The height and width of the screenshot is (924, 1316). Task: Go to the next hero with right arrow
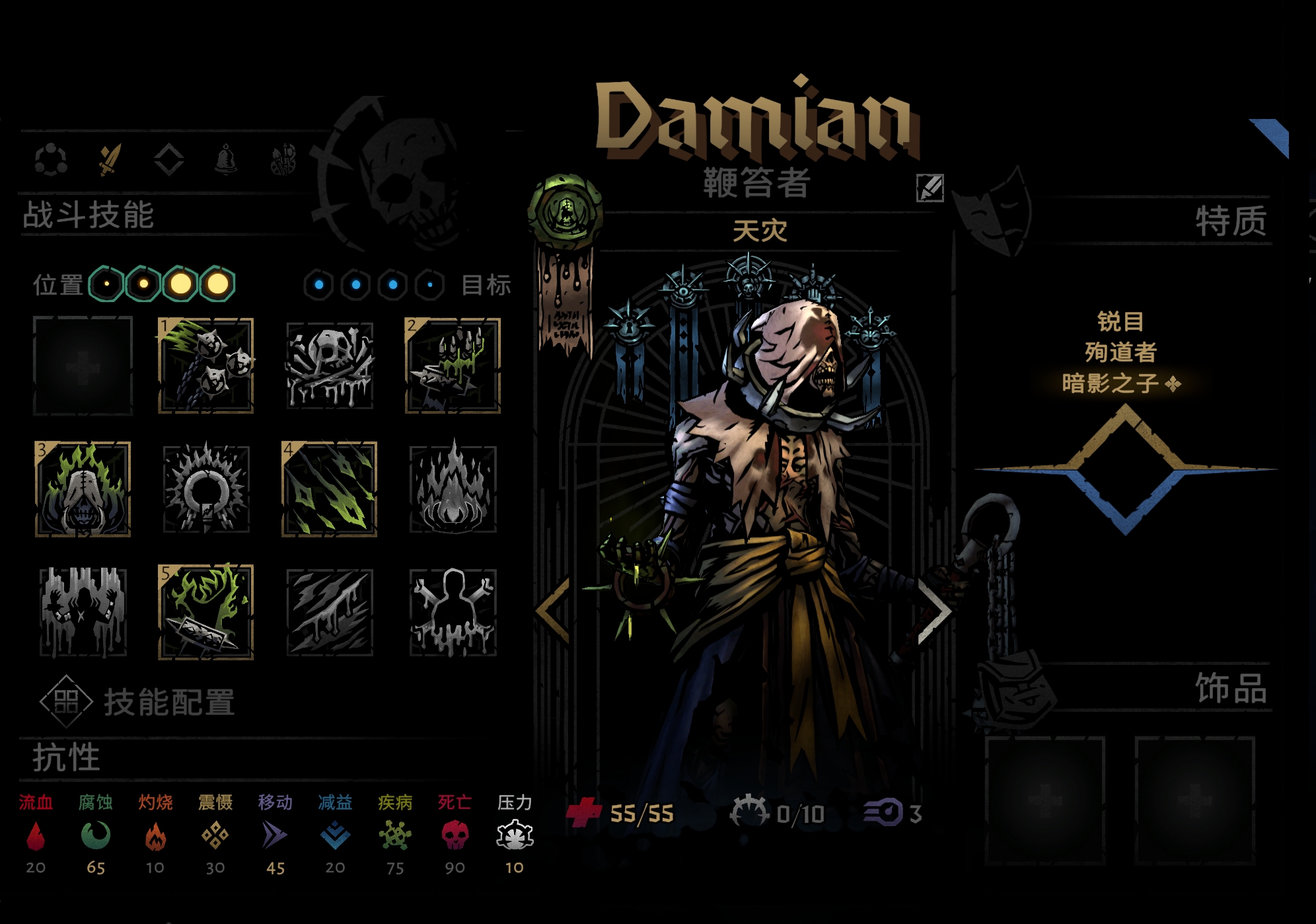tap(935, 611)
